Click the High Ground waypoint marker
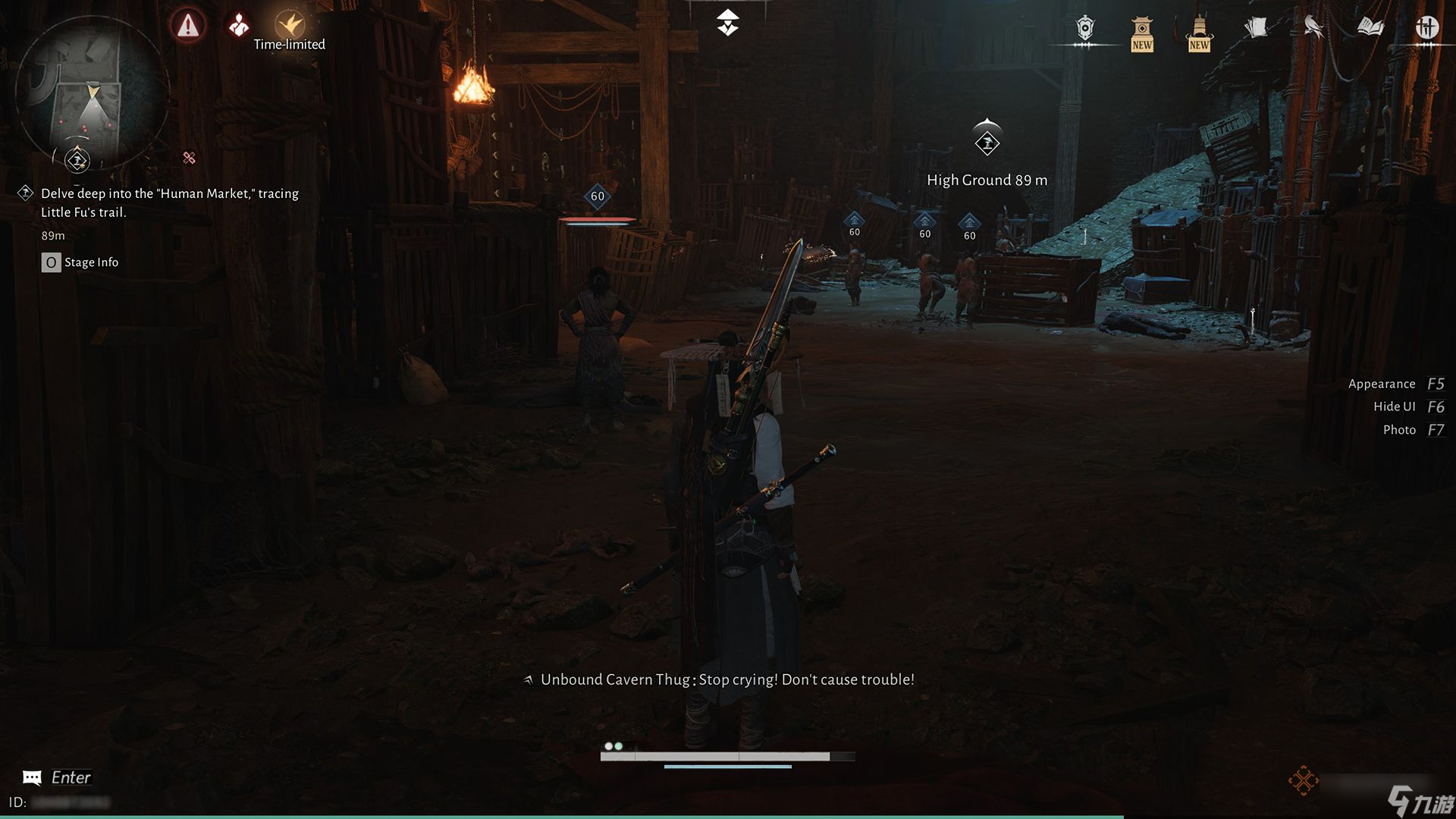 click(x=987, y=141)
